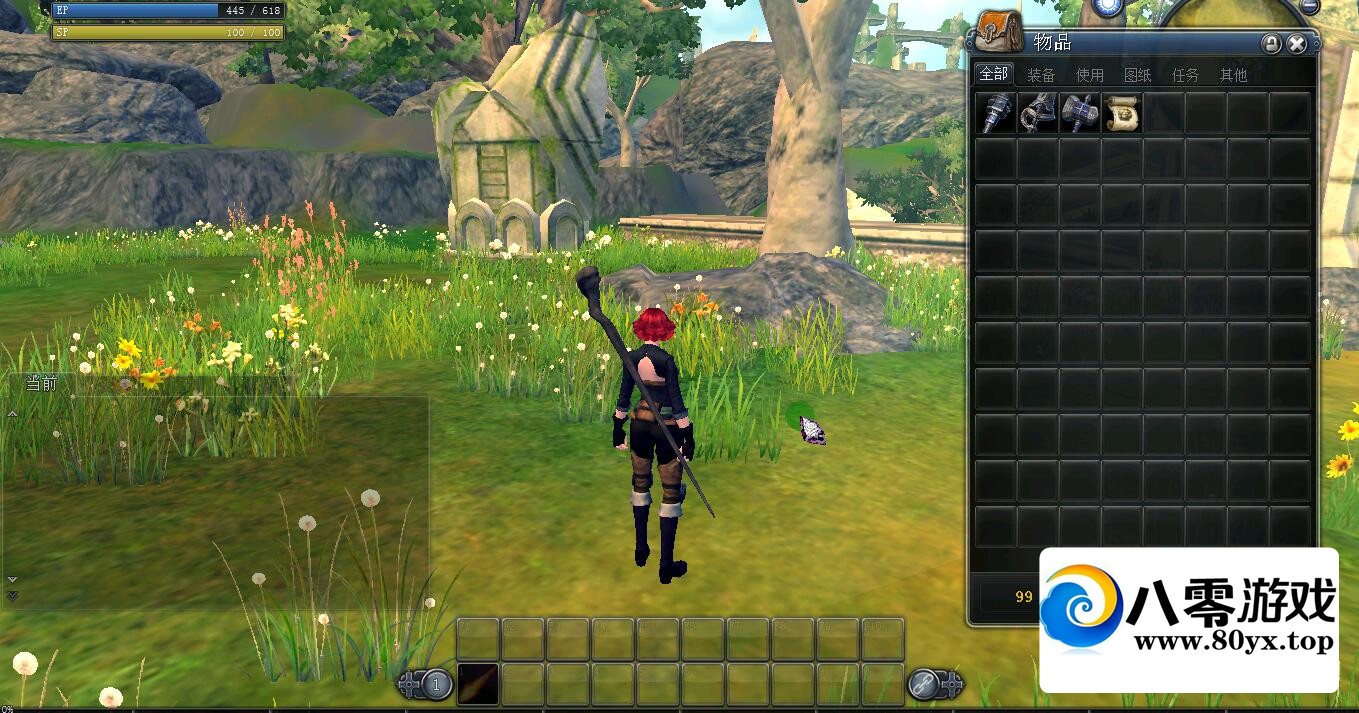Switch to the 任务 quest items tab

pyautogui.click(x=1185, y=75)
